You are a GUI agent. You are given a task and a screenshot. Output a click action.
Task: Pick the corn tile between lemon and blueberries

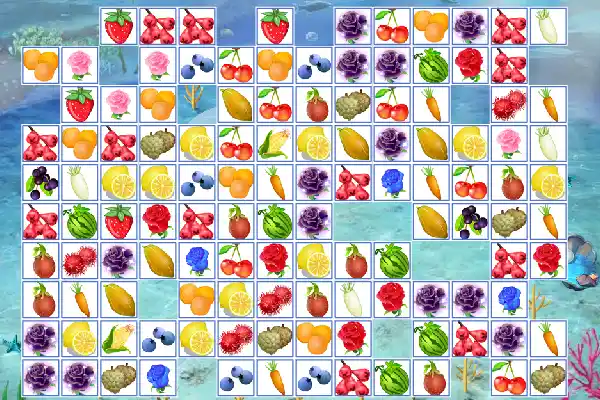(119, 339)
